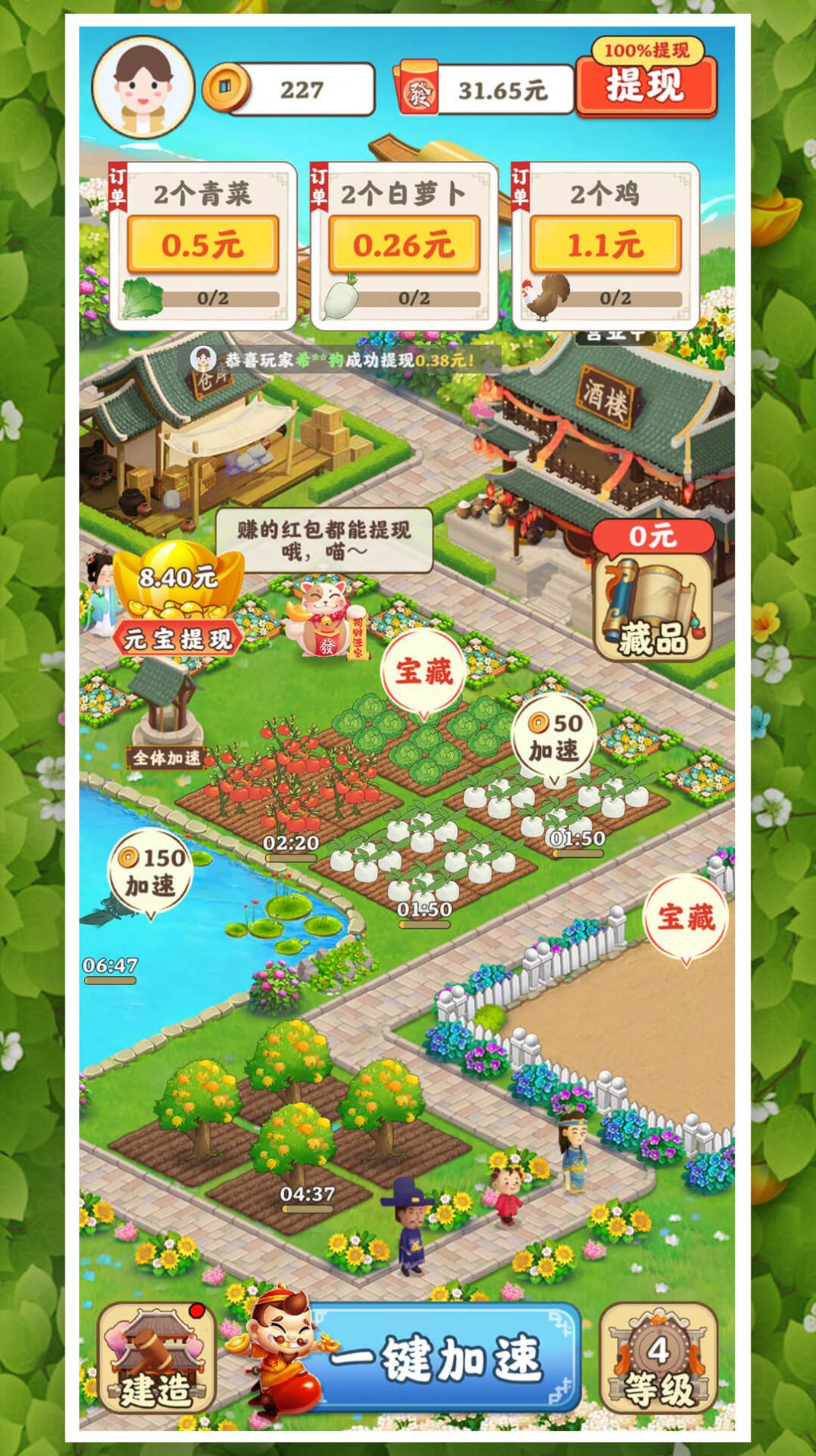
Task: Claim the 0.26元 白萝卜 order
Action: click(404, 244)
